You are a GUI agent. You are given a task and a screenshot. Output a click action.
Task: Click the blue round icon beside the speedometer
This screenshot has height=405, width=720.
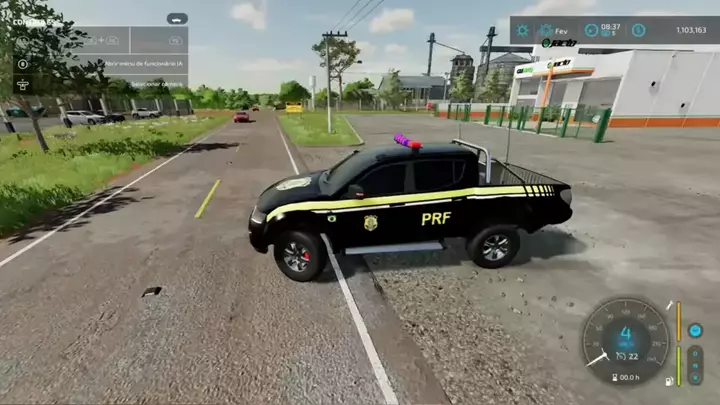(x=695, y=330)
